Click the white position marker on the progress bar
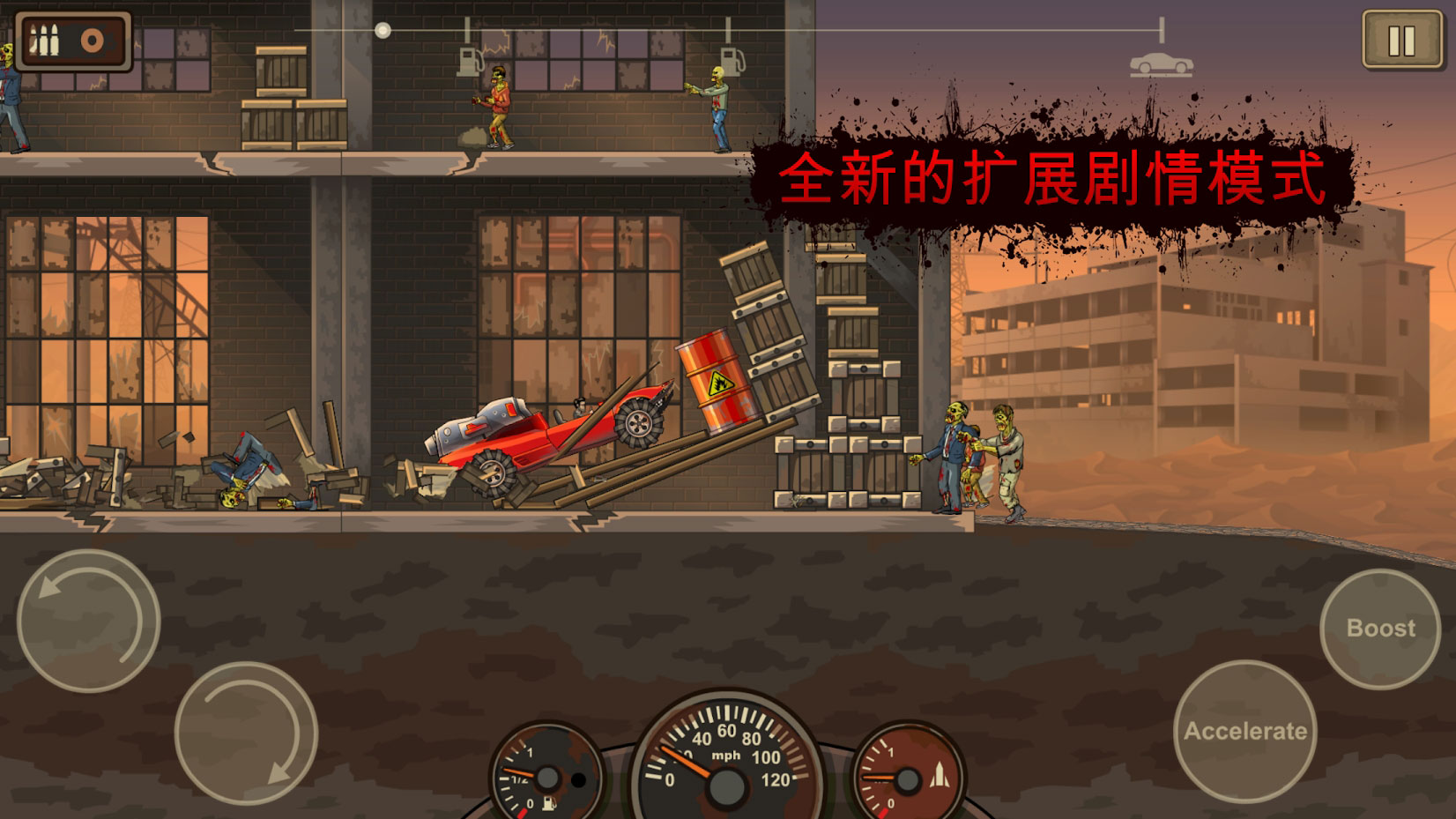This screenshot has width=1456, height=819. click(x=383, y=29)
